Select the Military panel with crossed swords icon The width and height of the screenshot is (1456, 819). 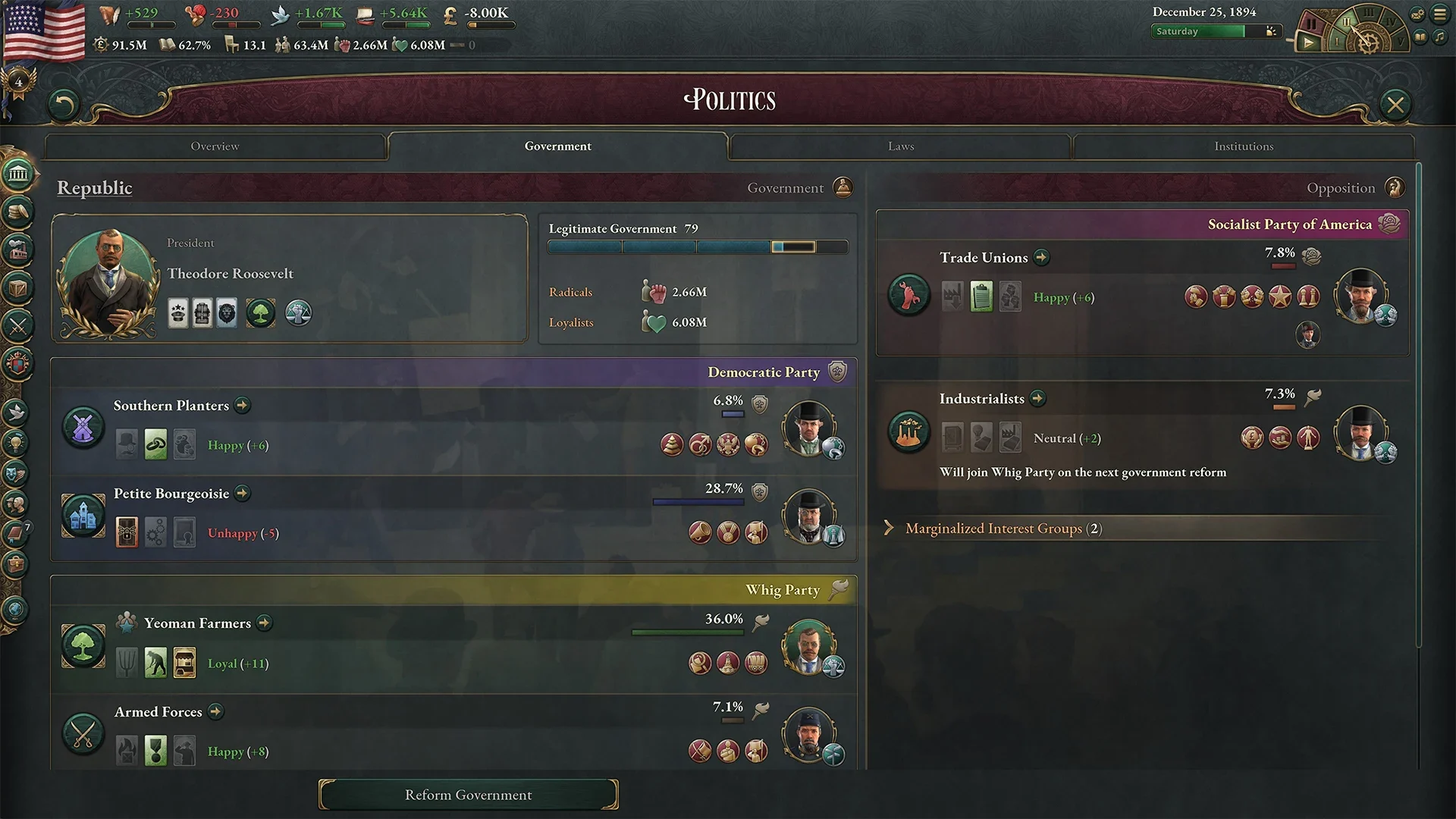(x=19, y=325)
